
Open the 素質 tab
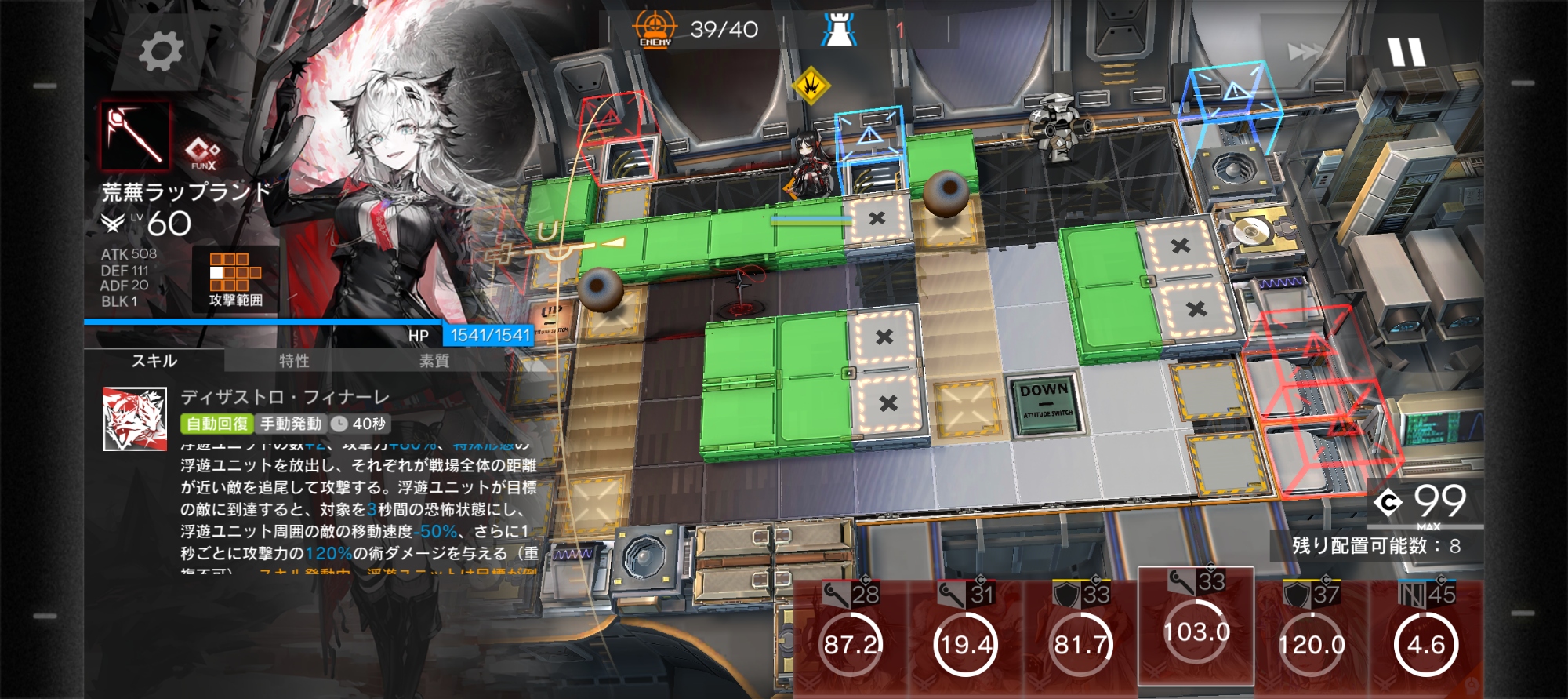pos(434,361)
